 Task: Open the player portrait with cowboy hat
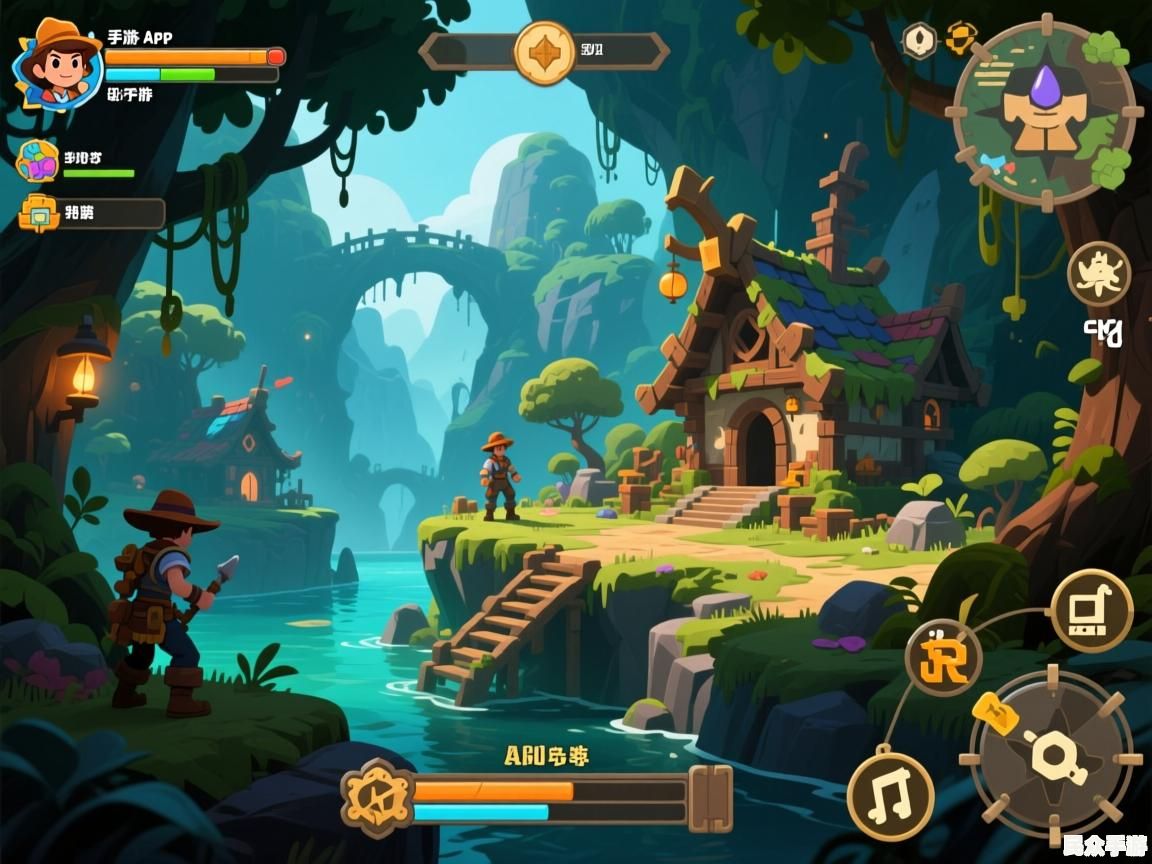[56, 64]
